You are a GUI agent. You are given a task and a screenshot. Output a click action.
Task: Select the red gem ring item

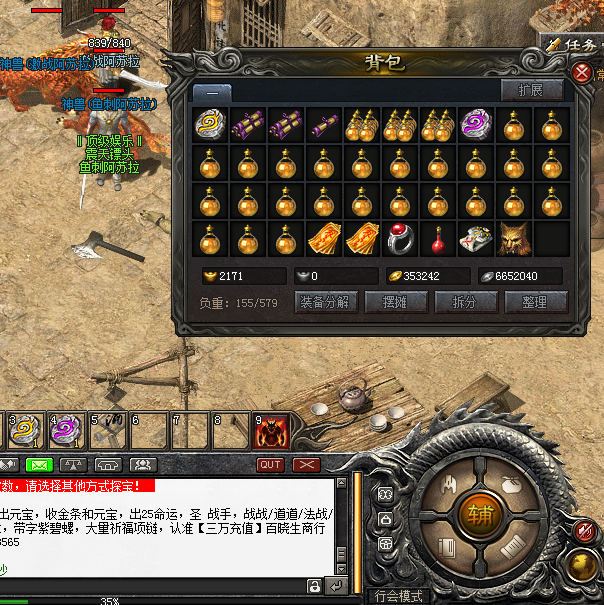(401, 239)
